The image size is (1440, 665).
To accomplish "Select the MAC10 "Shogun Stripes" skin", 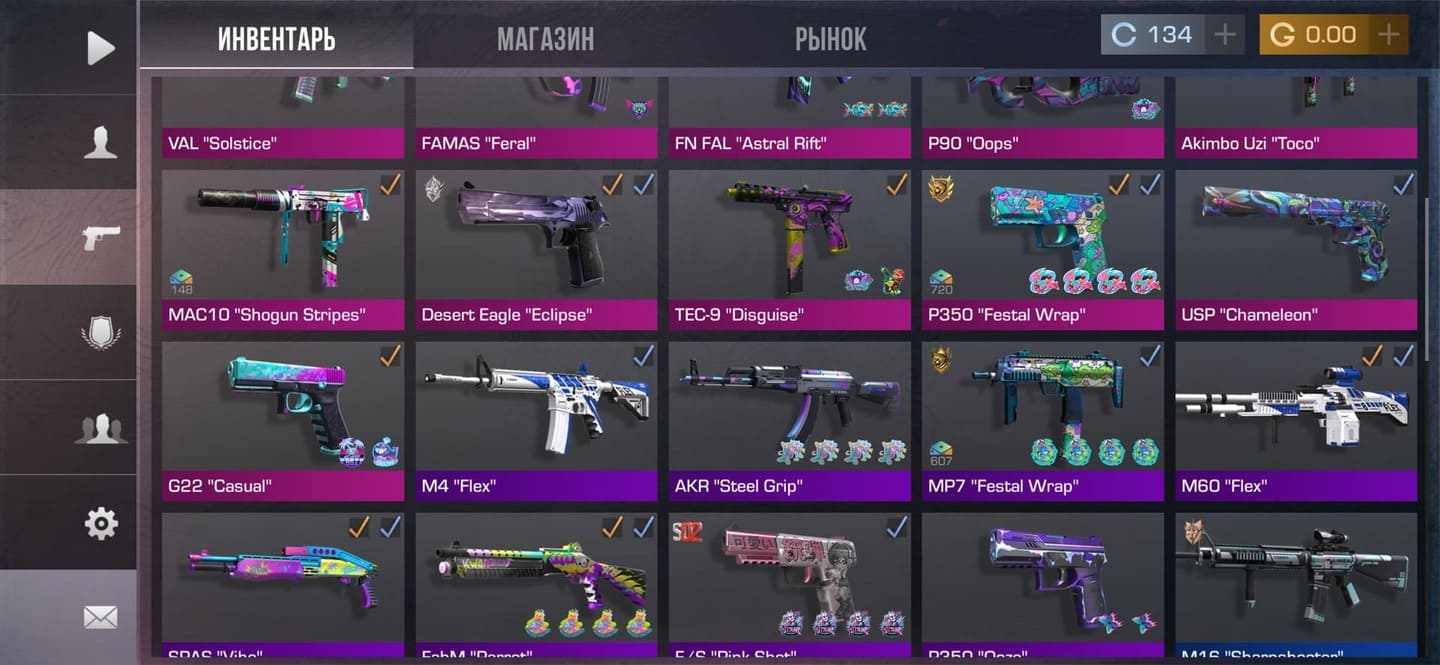I will [283, 248].
